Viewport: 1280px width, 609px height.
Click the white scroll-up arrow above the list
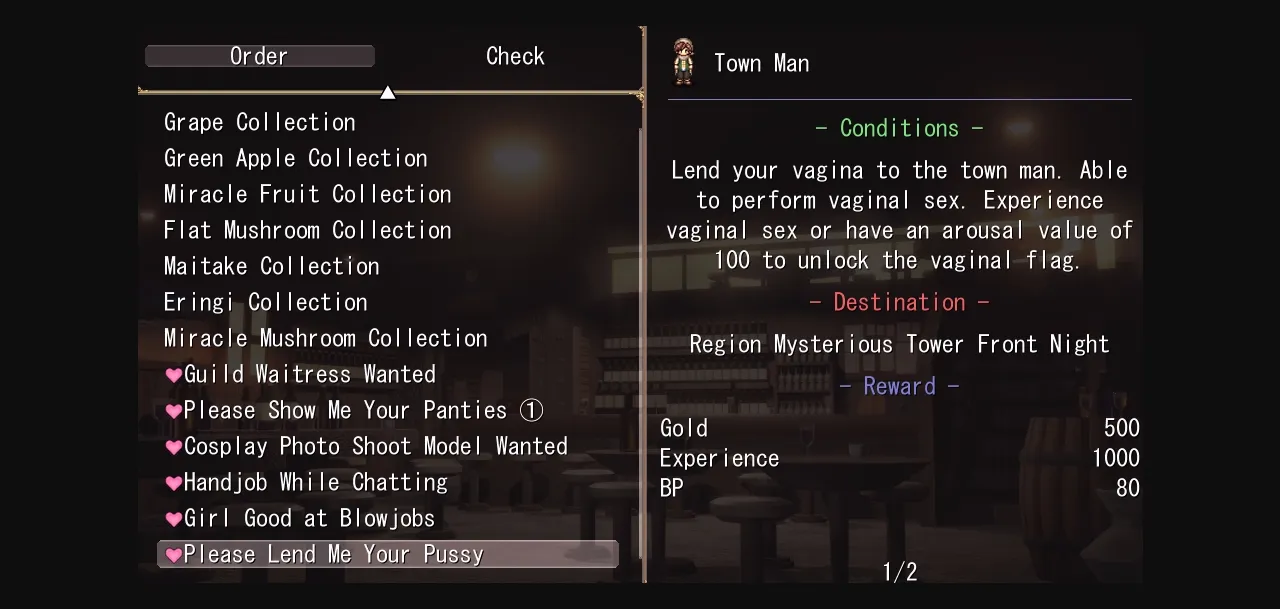(x=388, y=93)
